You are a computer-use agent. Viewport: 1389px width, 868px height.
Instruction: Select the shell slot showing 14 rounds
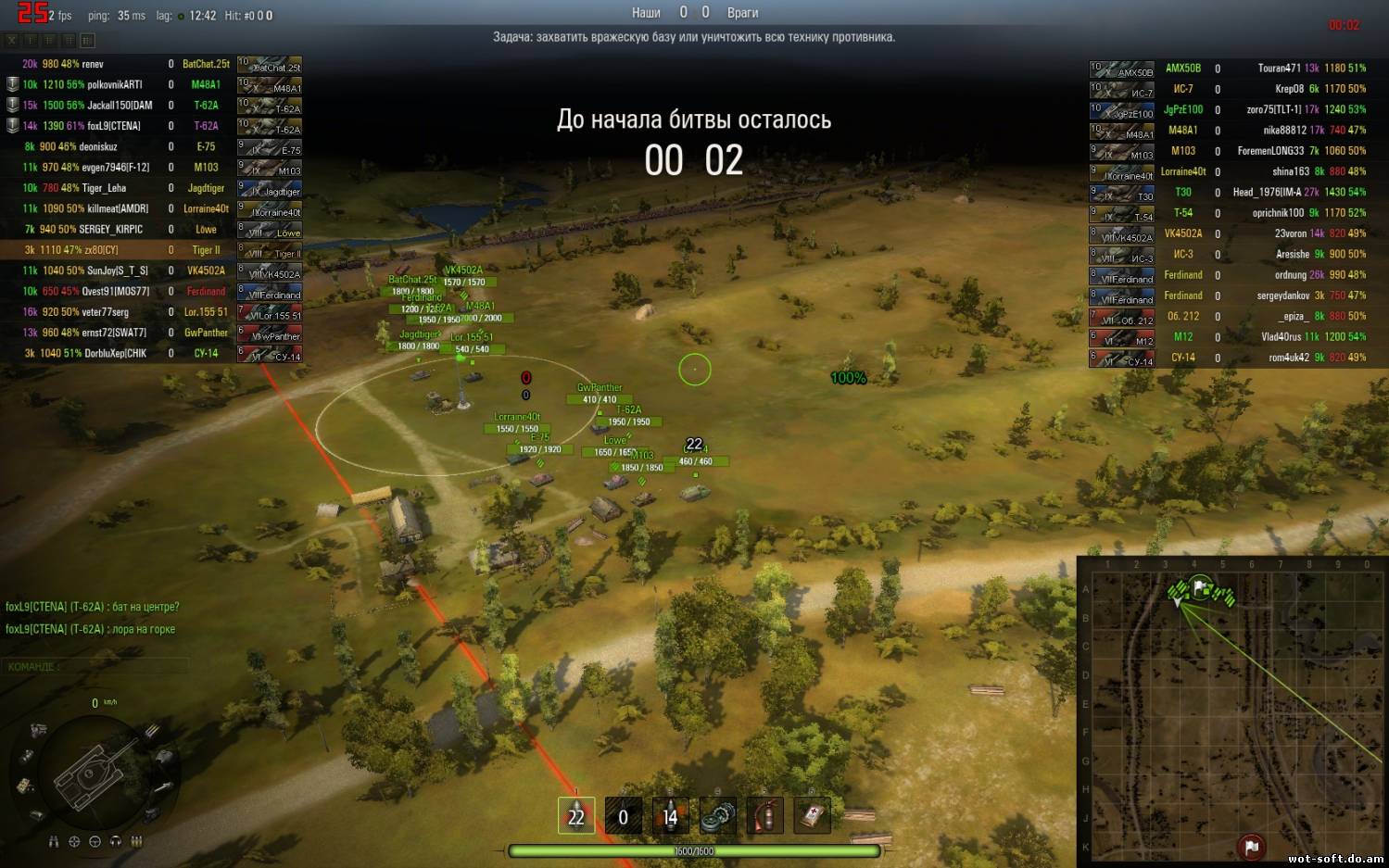(x=670, y=816)
